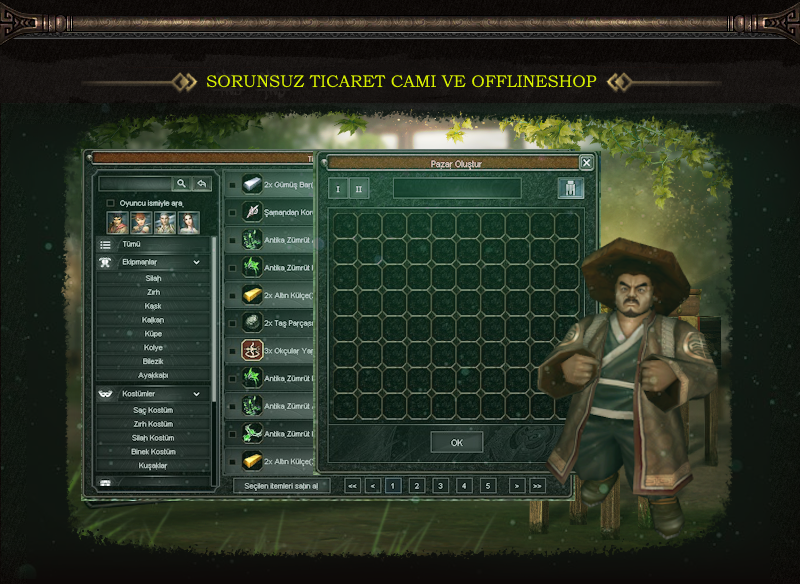Click the shop name input field
This screenshot has width=800, height=584.
pyautogui.click(x=457, y=188)
